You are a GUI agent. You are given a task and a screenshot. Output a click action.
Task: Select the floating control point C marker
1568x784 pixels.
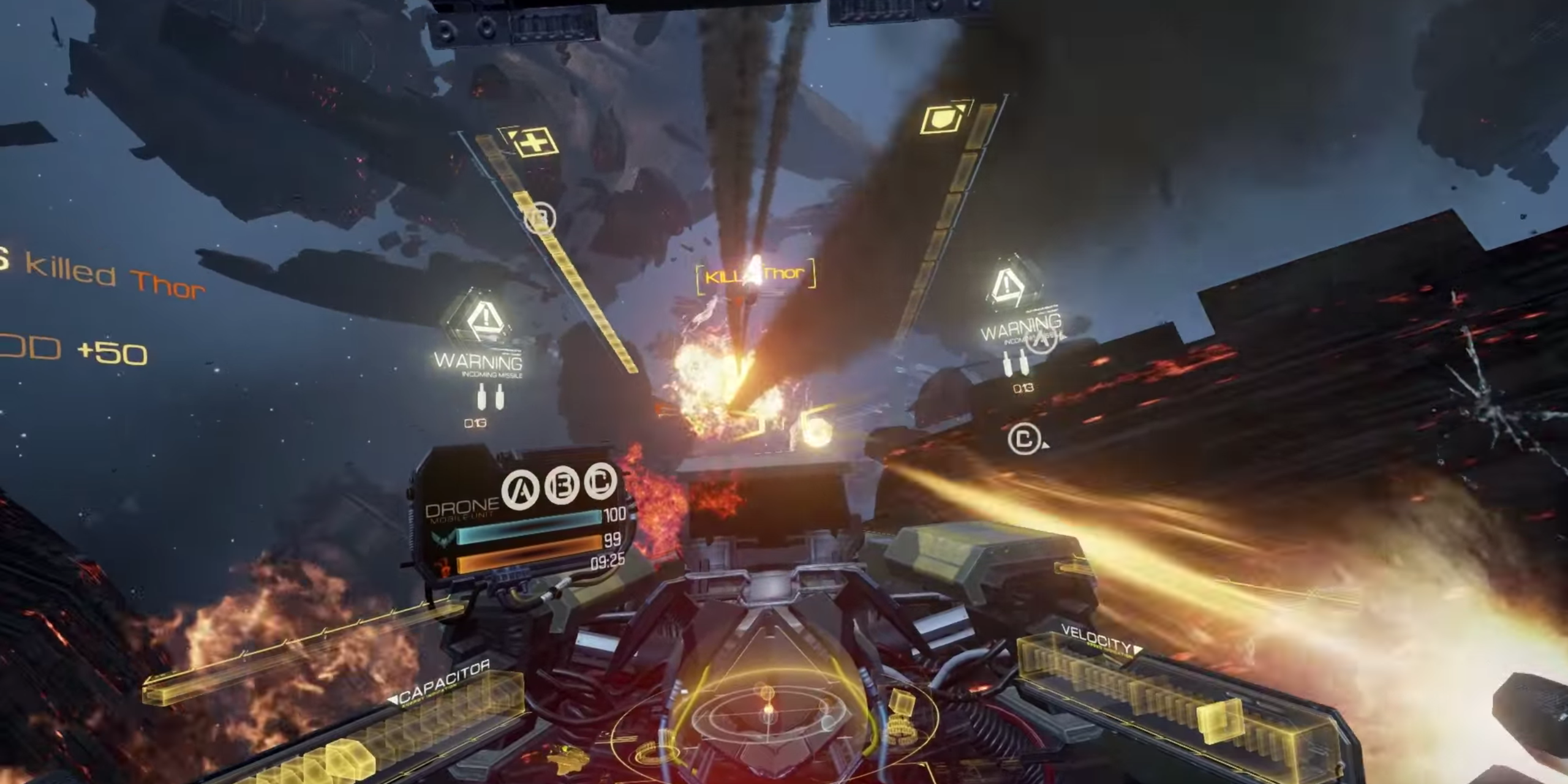point(1023,439)
